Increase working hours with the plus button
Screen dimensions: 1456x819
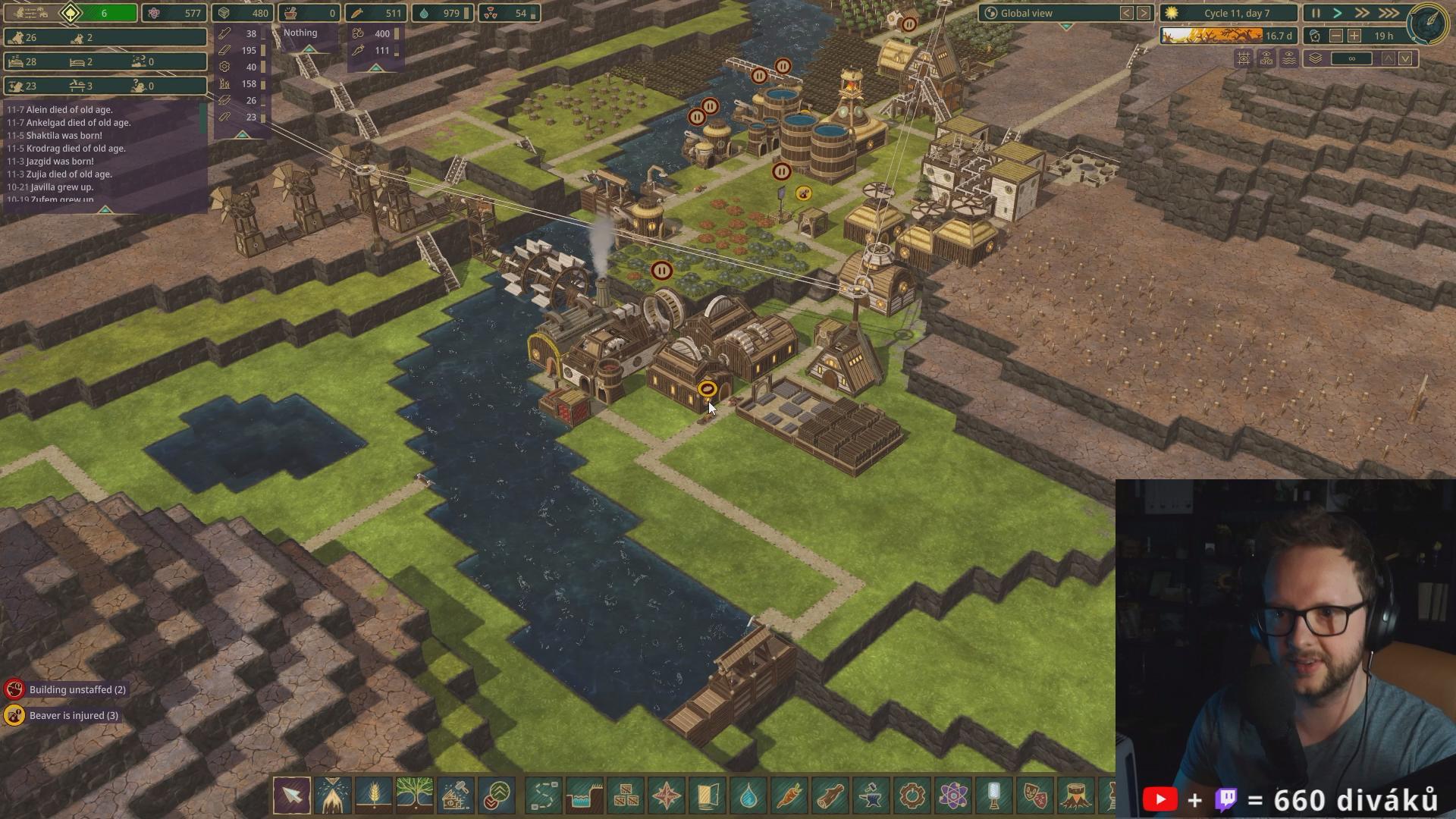point(1354,36)
